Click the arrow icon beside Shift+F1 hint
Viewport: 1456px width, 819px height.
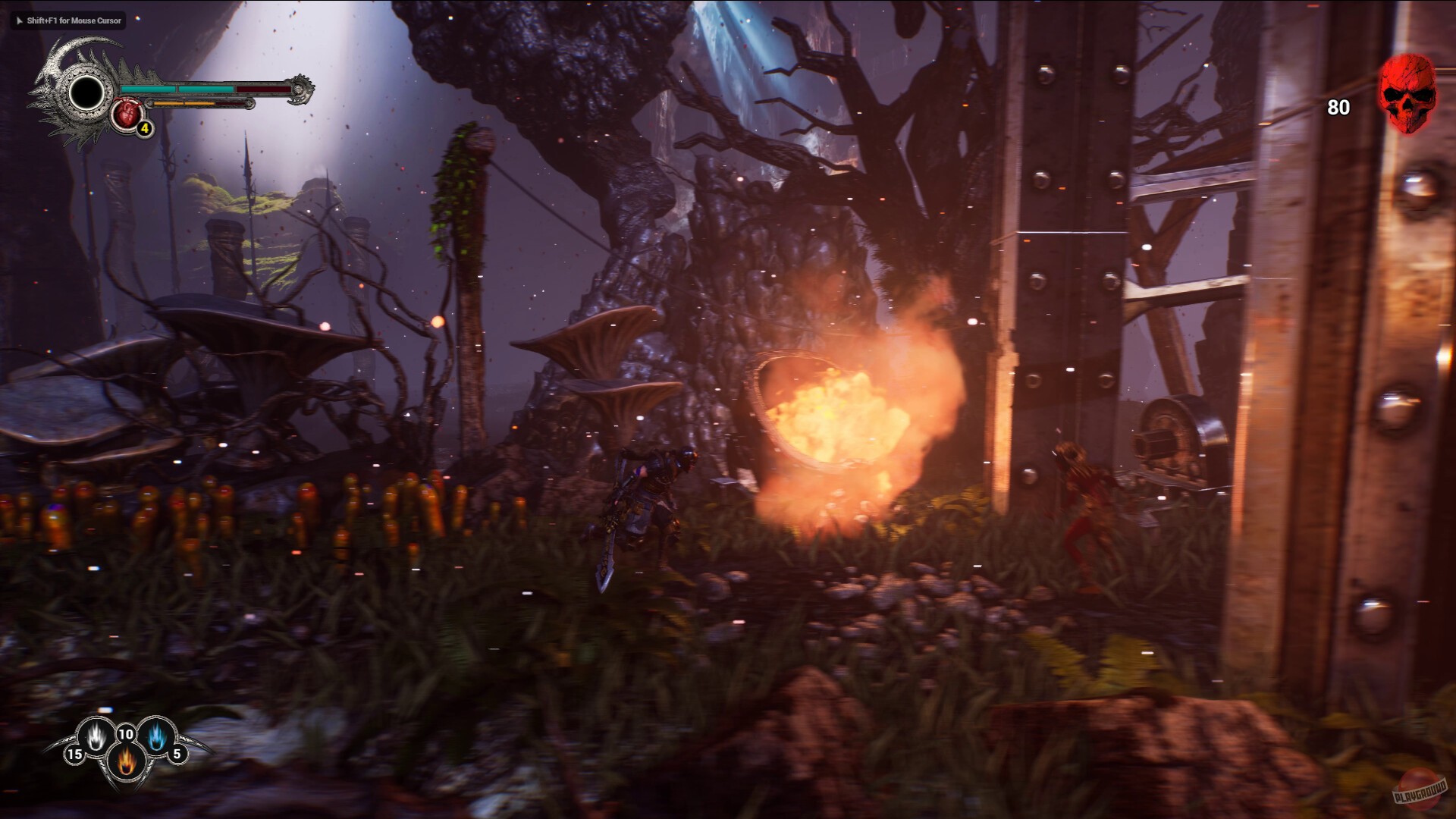[18, 21]
